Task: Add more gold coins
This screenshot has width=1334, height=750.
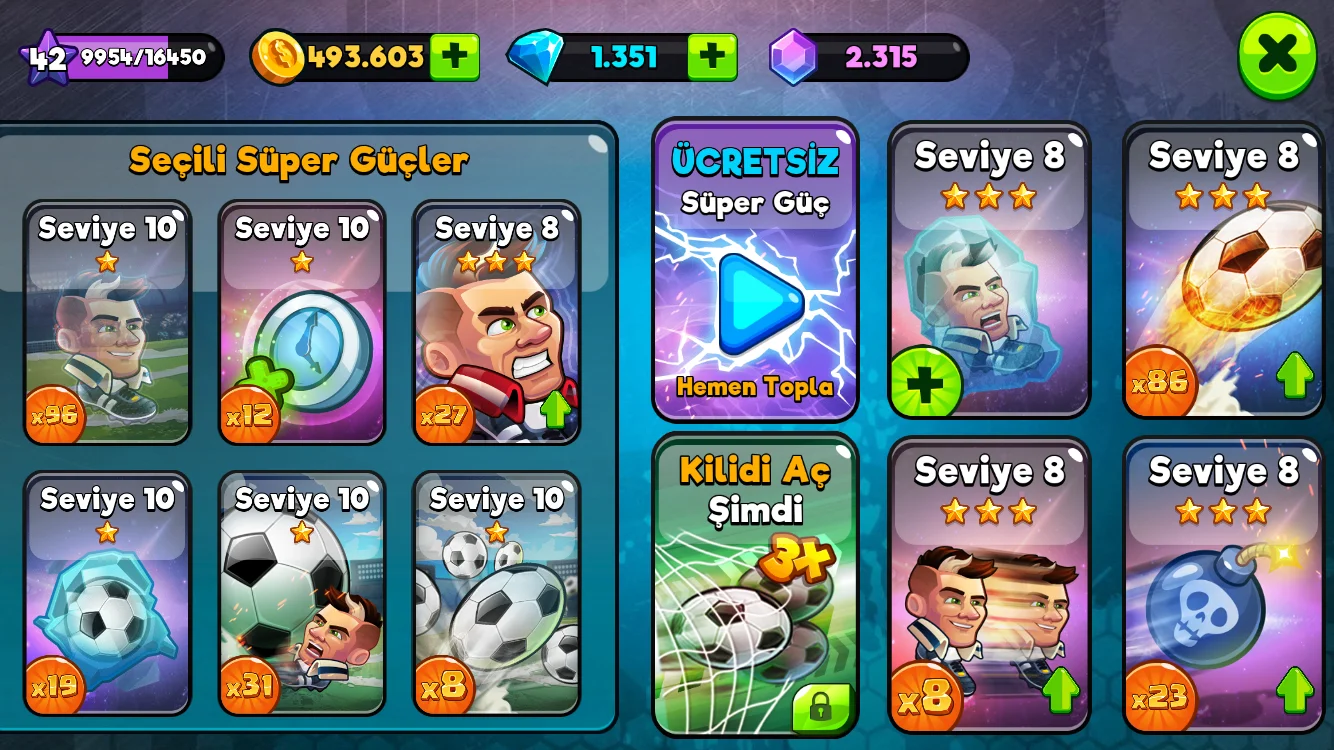Action: (x=454, y=57)
